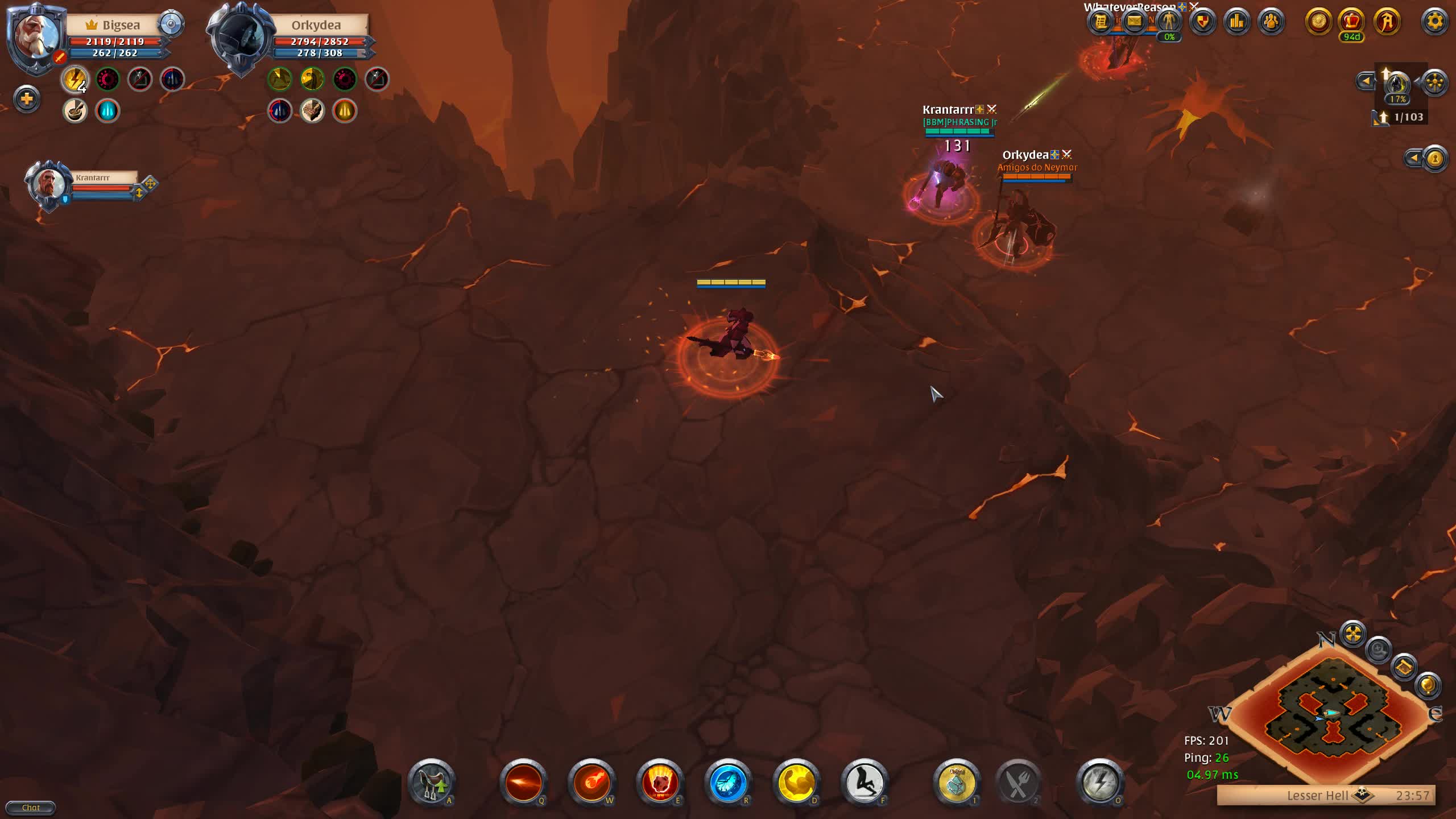Open the character sheet icon

pos(1170,23)
